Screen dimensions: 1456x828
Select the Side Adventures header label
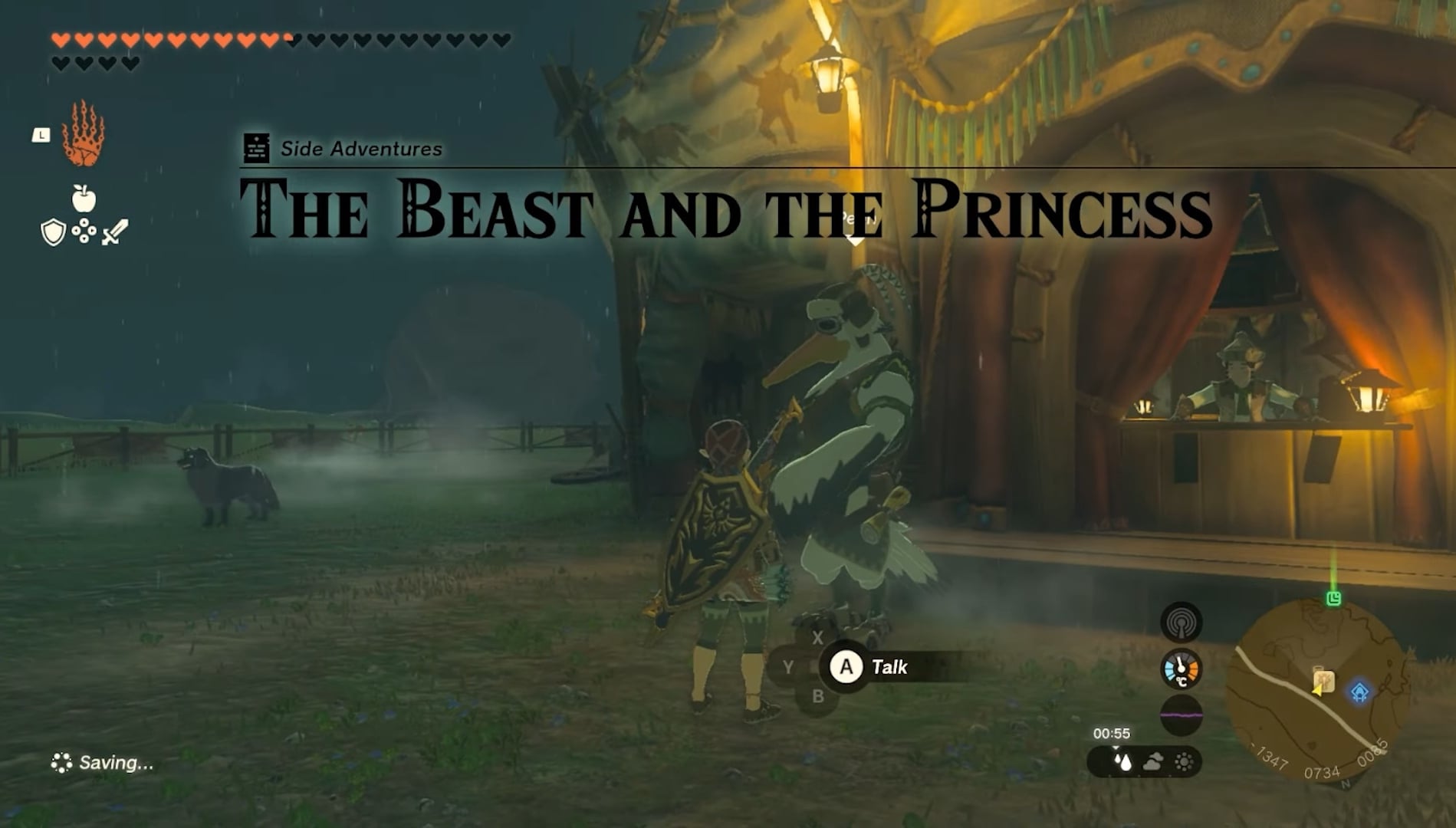point(360,148)
